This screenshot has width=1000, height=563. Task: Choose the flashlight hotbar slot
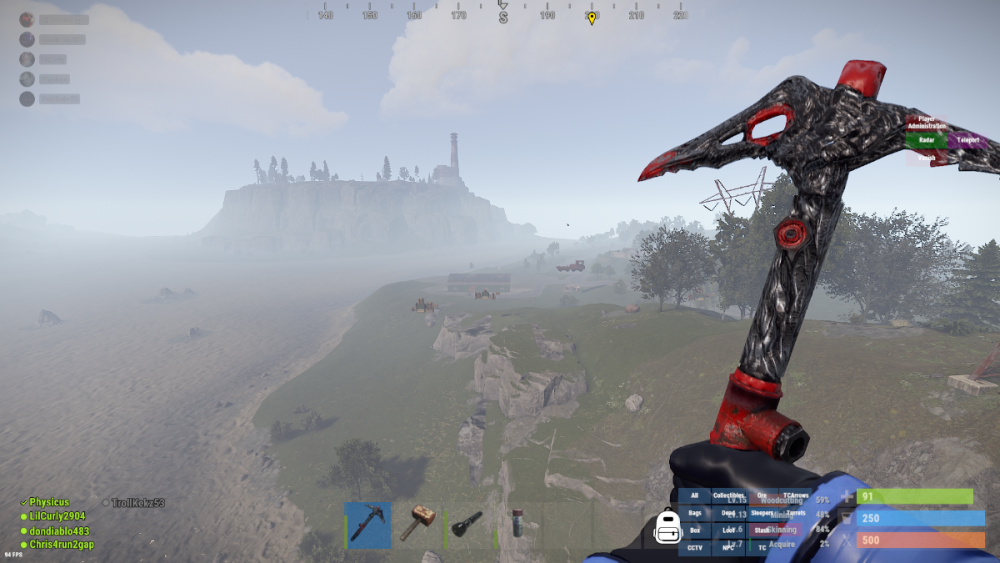pos(467,525)
